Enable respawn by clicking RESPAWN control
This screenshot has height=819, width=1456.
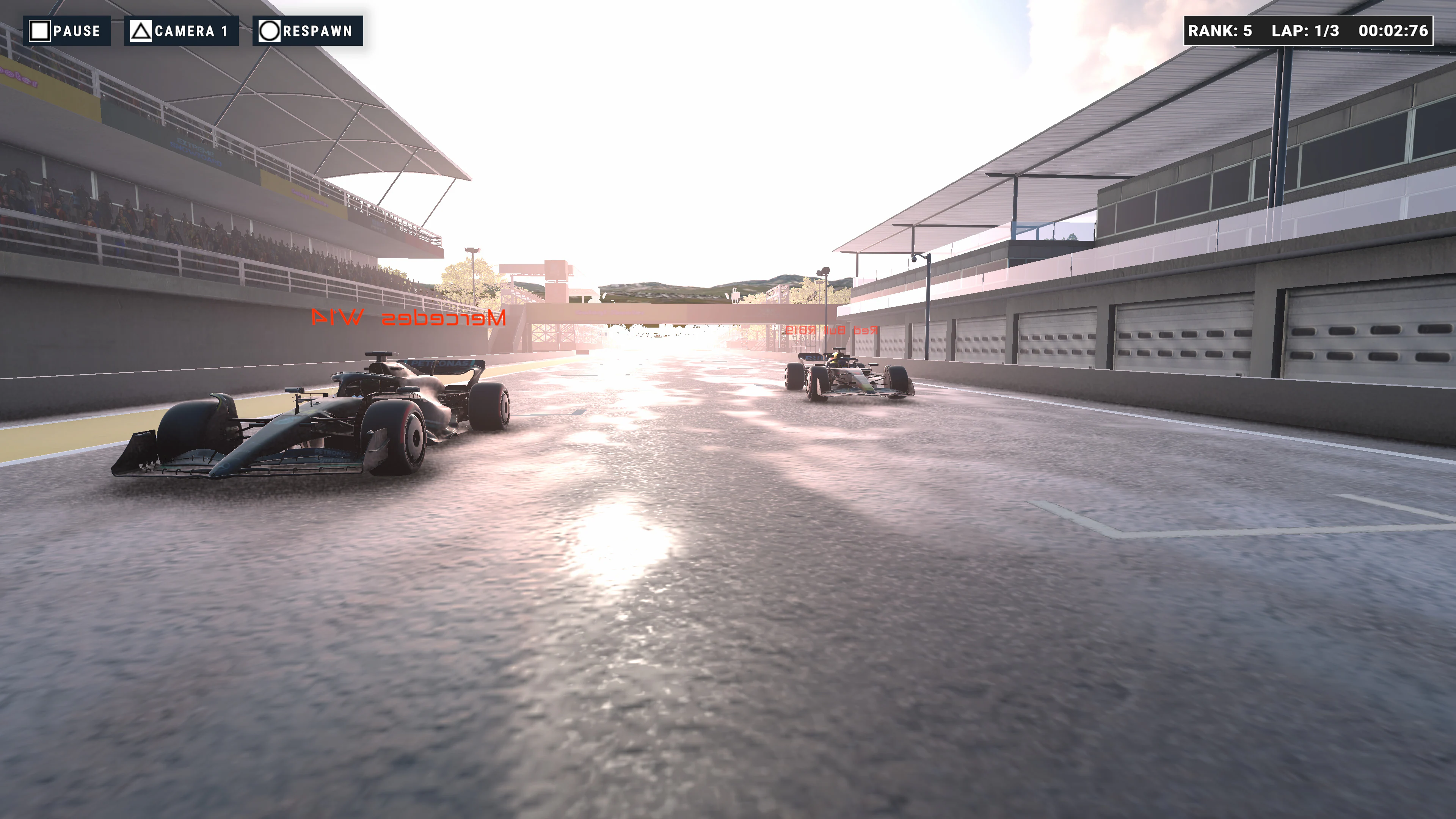(308, 31)
